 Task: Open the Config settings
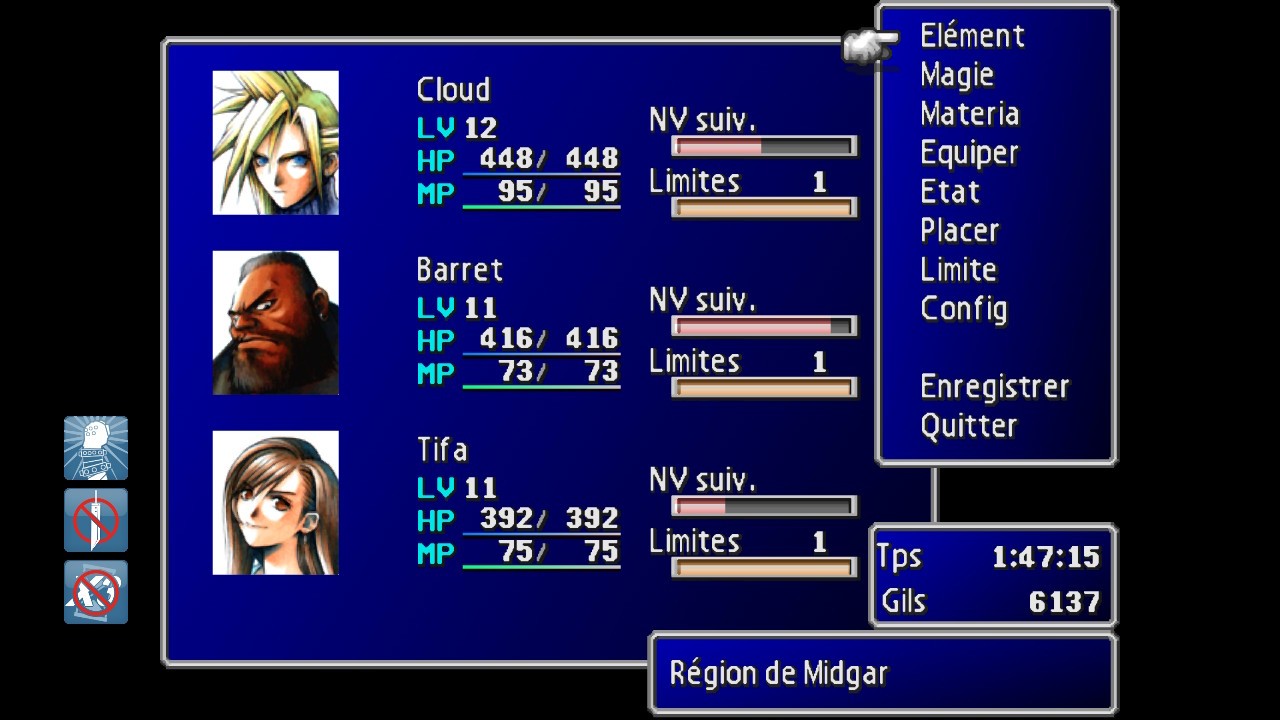pyautogui.click(x=963, y=309)
